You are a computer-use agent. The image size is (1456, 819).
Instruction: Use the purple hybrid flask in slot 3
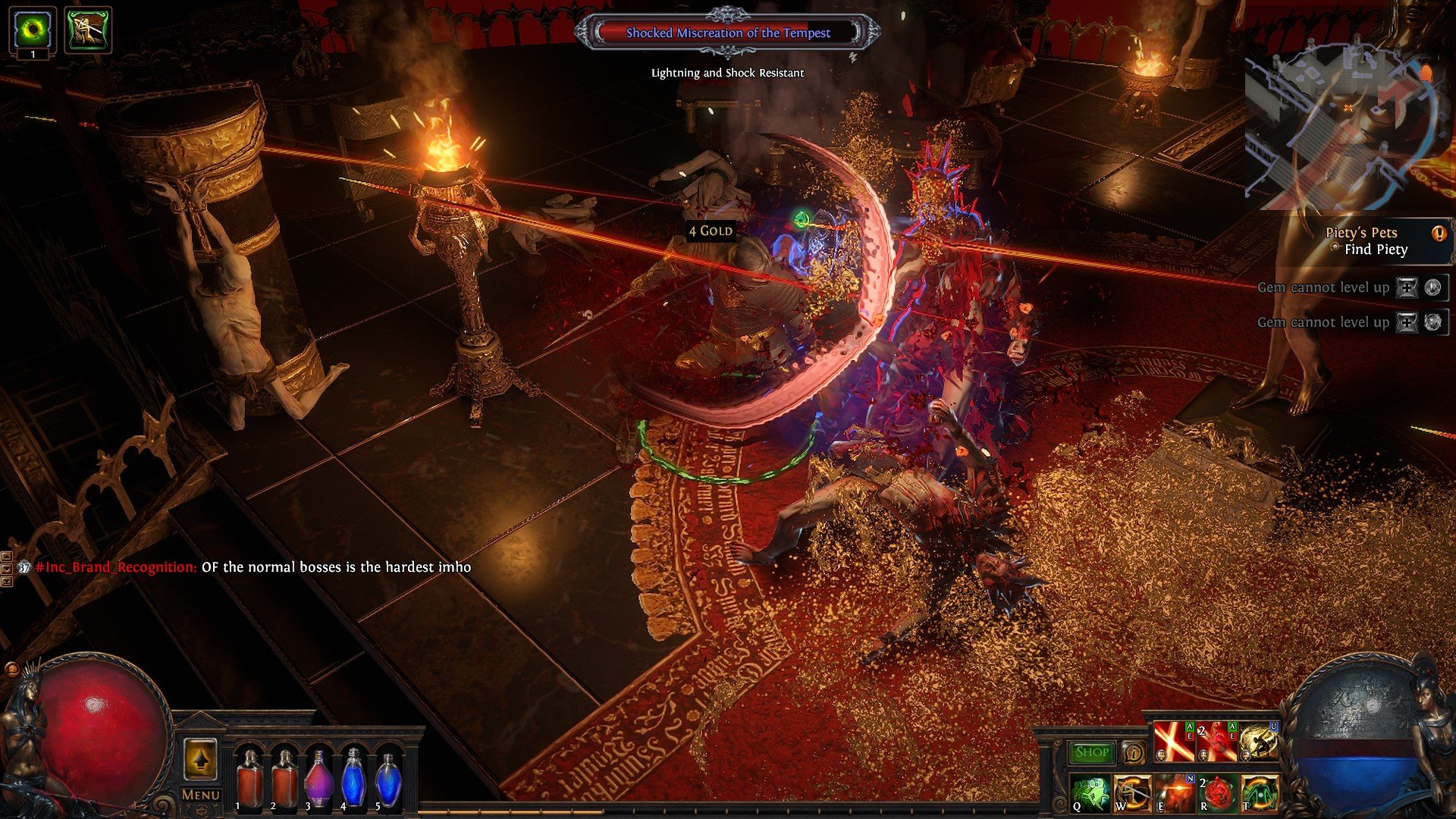319,778
